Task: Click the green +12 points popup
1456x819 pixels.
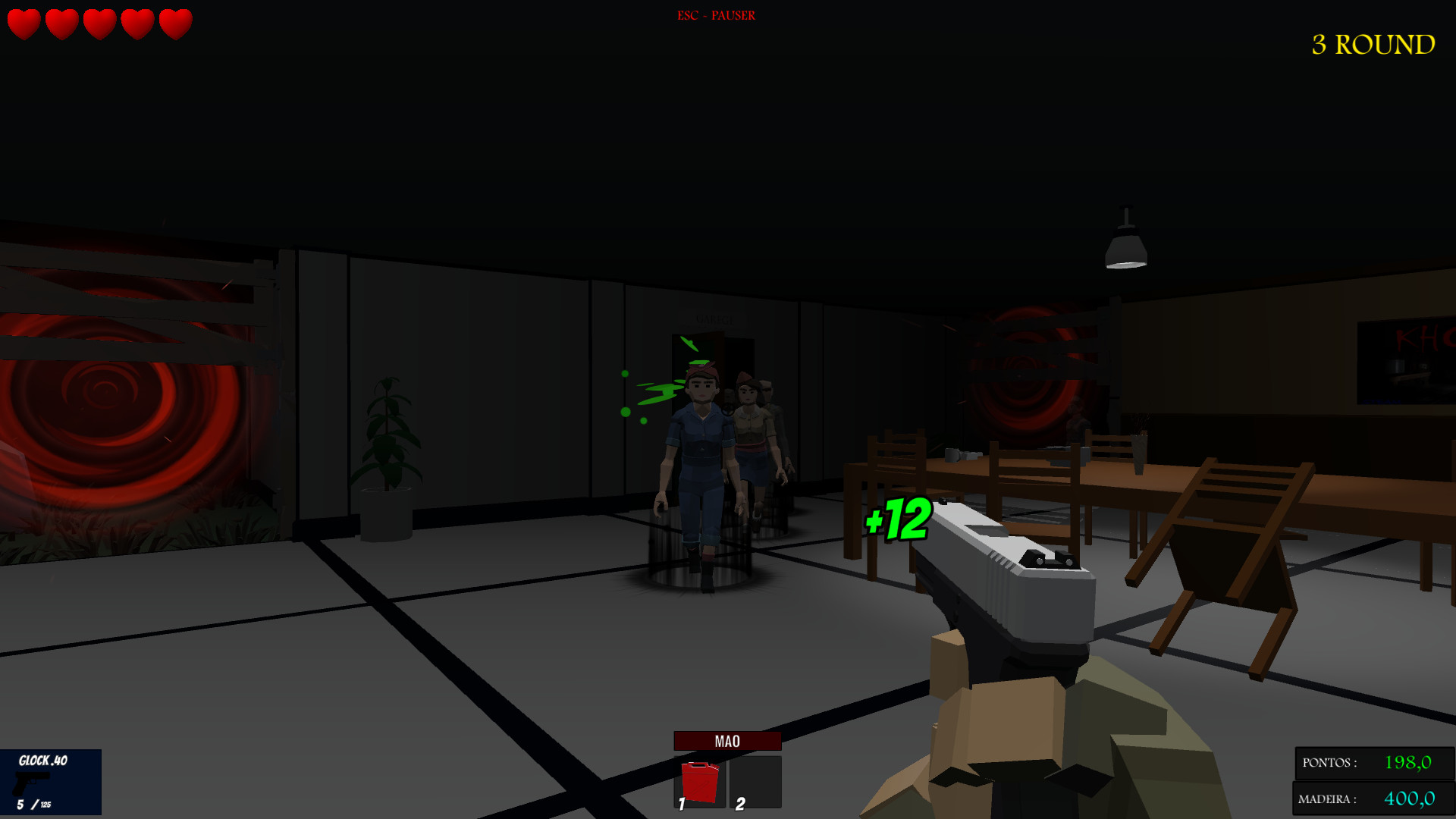Action: coord(897,519)
